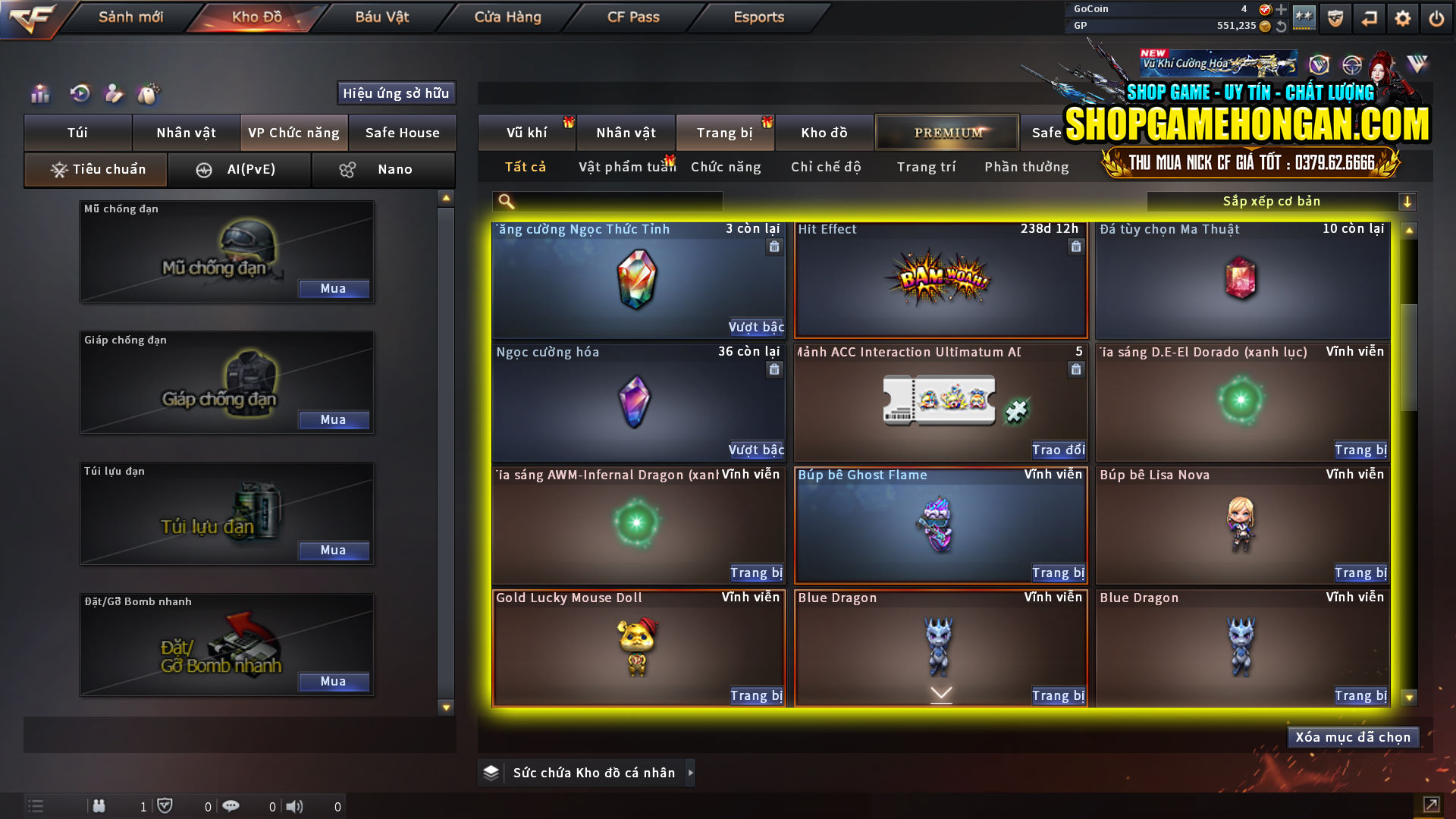Viewport: 1456px width, 819px height.
Task: Type in the item search field
Action: coord(607,201)
